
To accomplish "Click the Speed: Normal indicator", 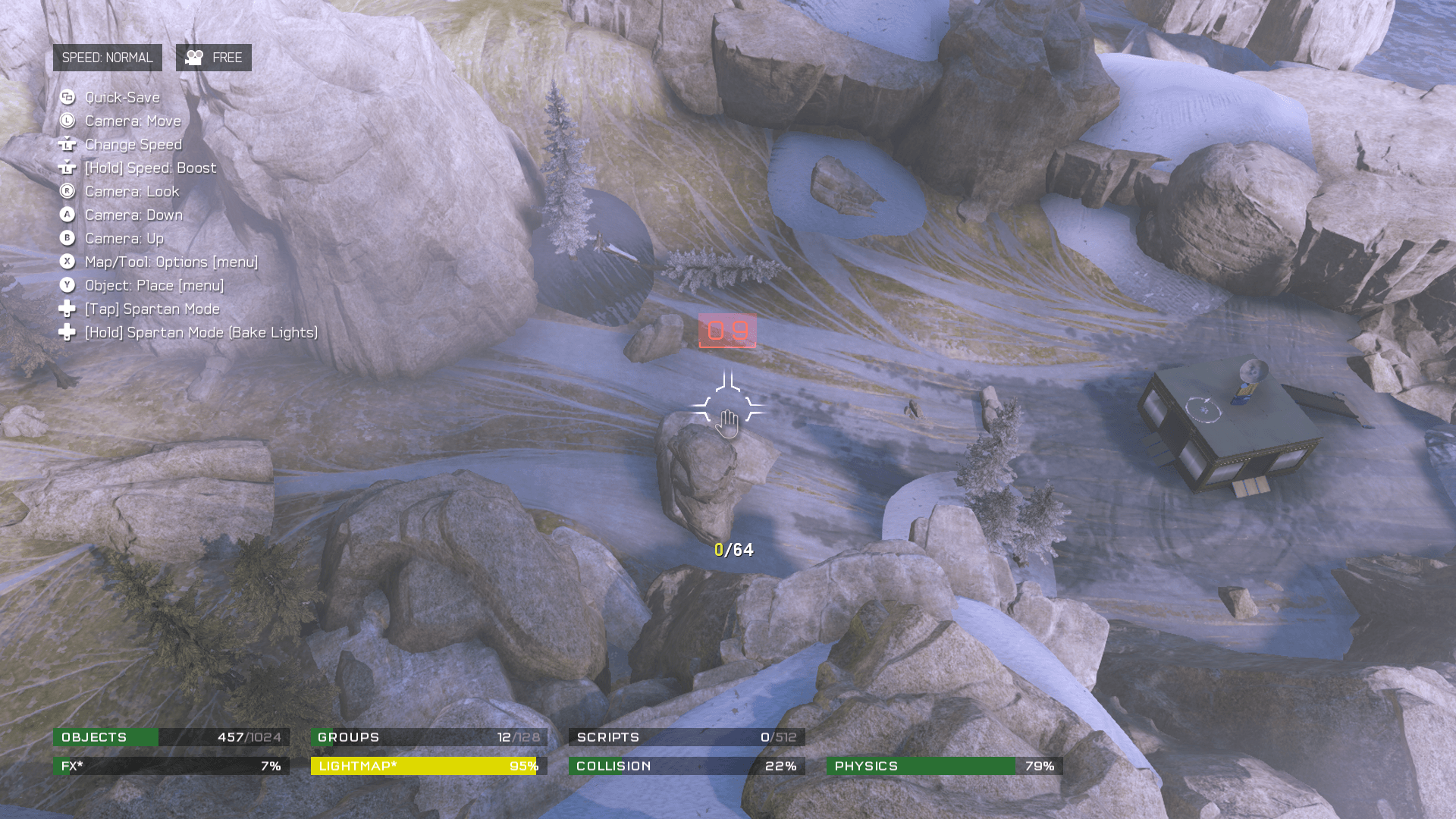I will pos(107,58).
